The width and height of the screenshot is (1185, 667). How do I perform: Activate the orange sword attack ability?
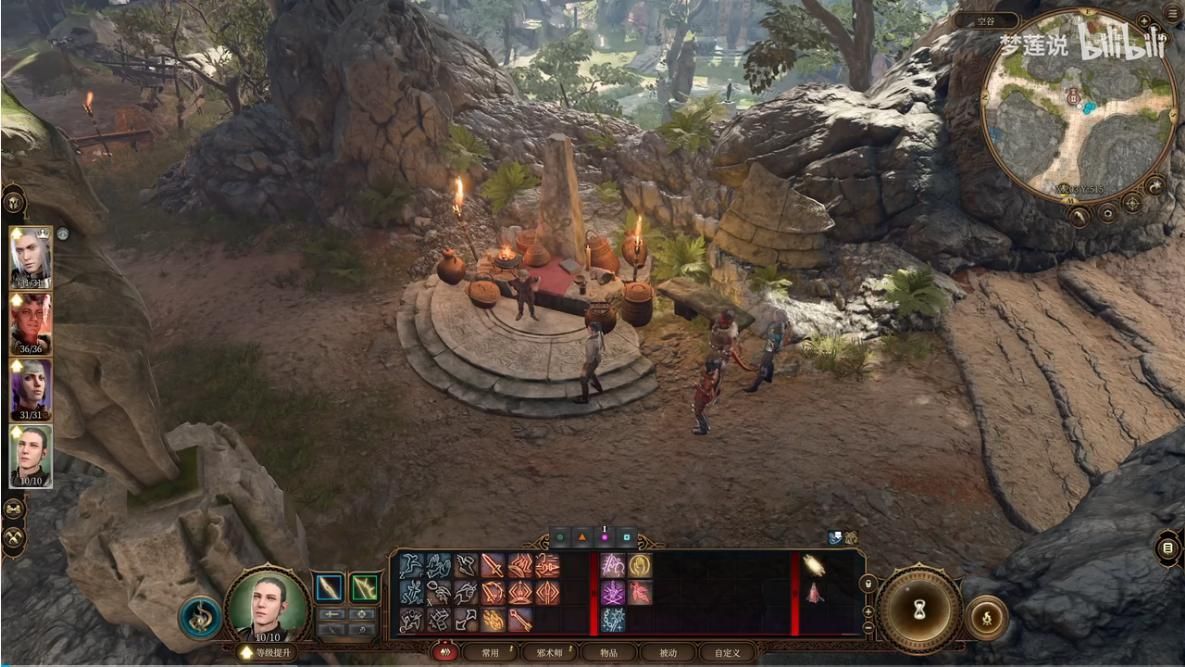point(492,567)
